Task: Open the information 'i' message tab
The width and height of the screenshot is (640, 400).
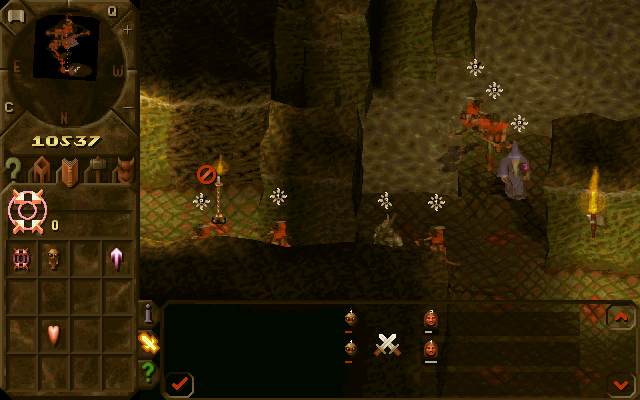Action: pyautogui.click(x=149, y=314)
